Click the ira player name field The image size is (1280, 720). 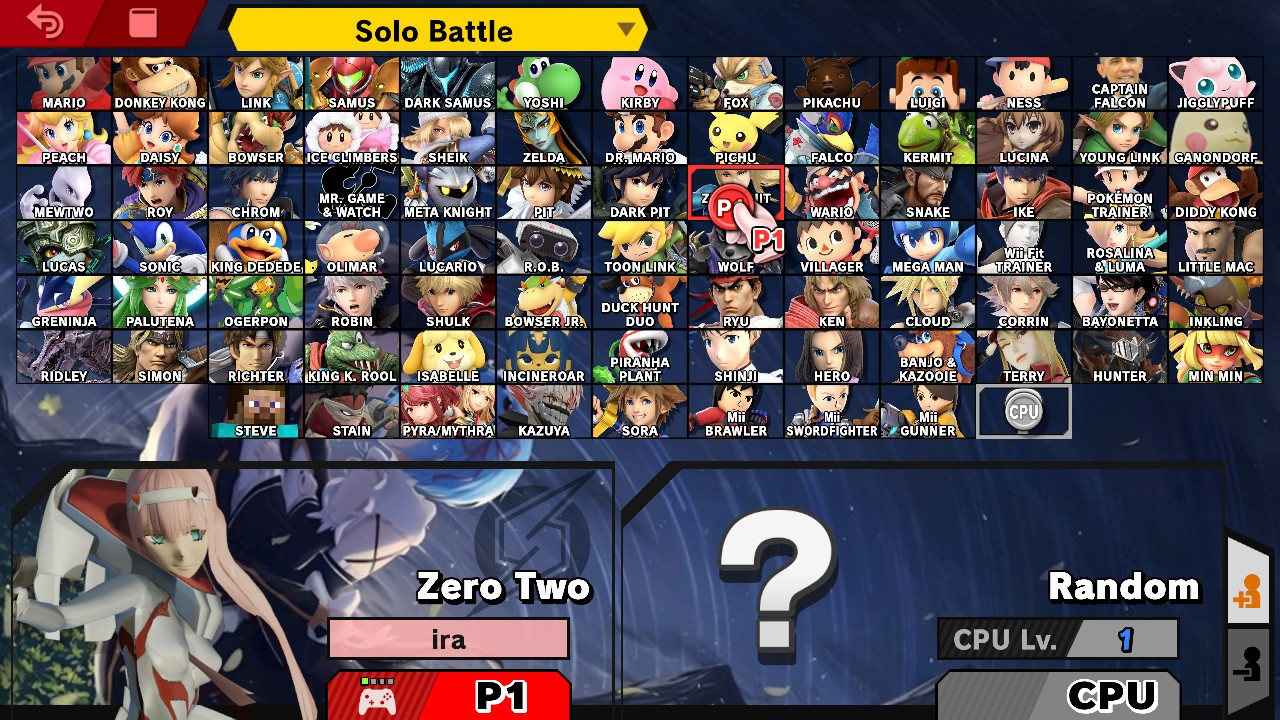coord(448,638)
